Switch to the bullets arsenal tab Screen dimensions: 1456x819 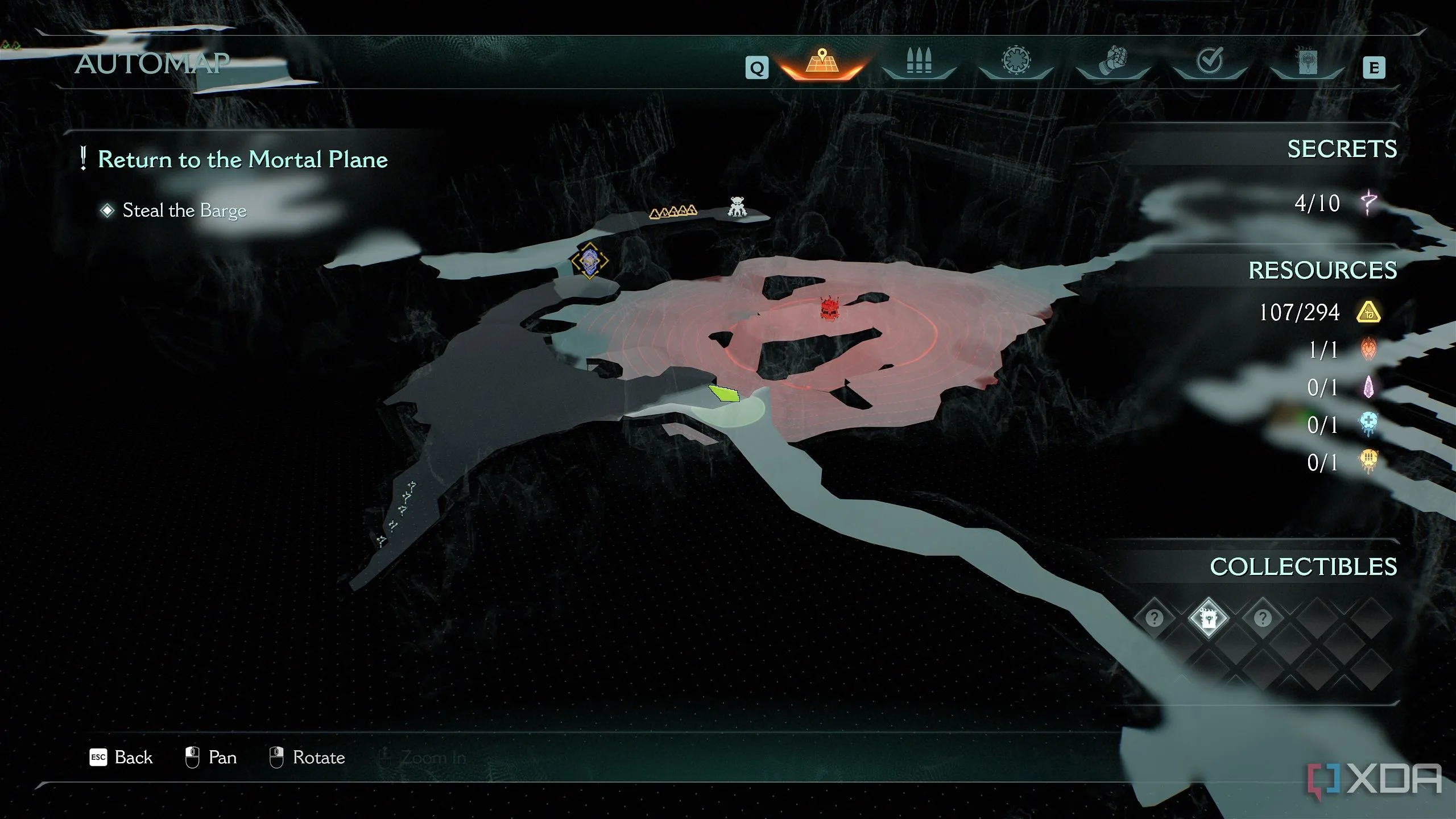[x=919, y=61]
